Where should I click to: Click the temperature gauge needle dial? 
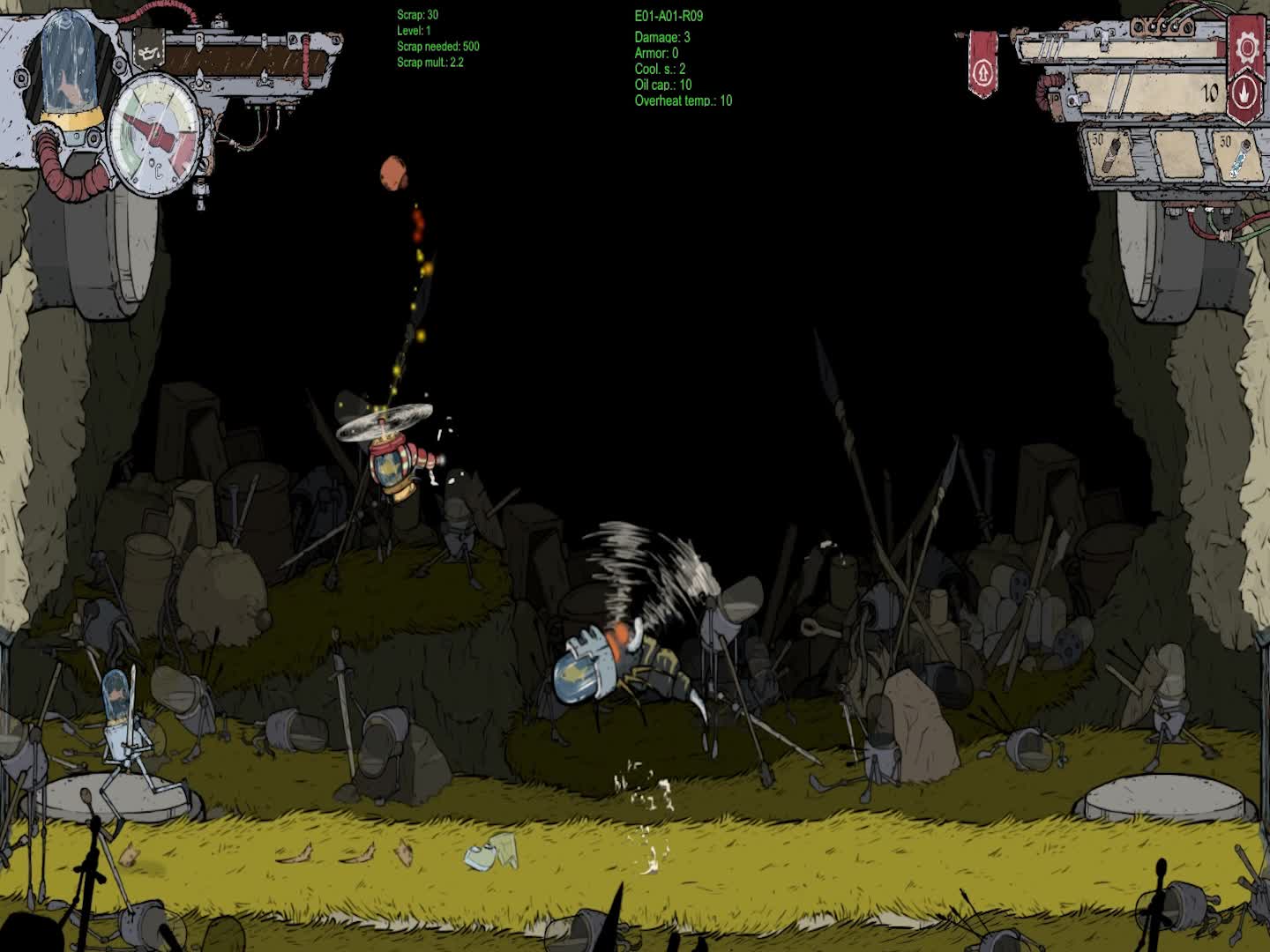click(154, 137)
